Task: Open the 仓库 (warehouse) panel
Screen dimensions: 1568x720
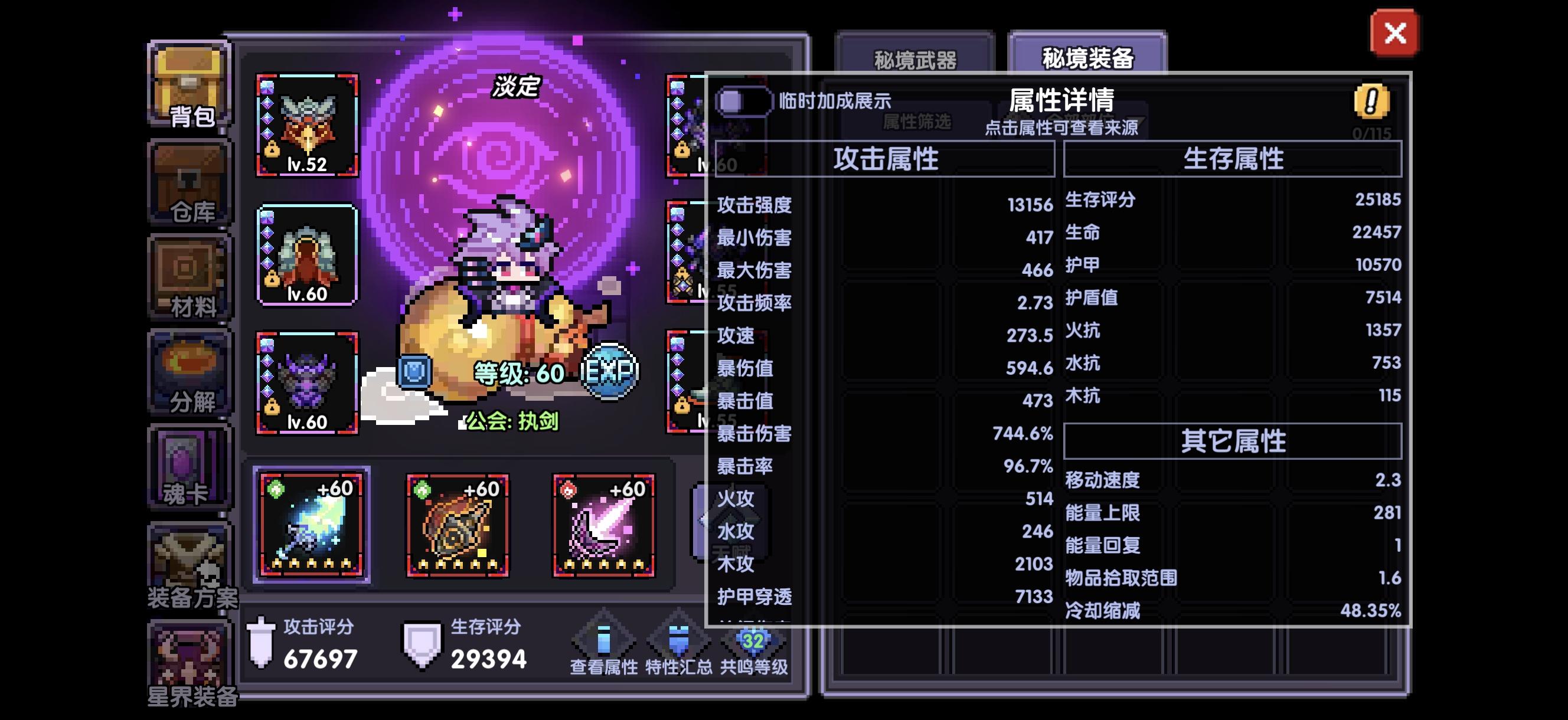Action: (x=189, y=182)
